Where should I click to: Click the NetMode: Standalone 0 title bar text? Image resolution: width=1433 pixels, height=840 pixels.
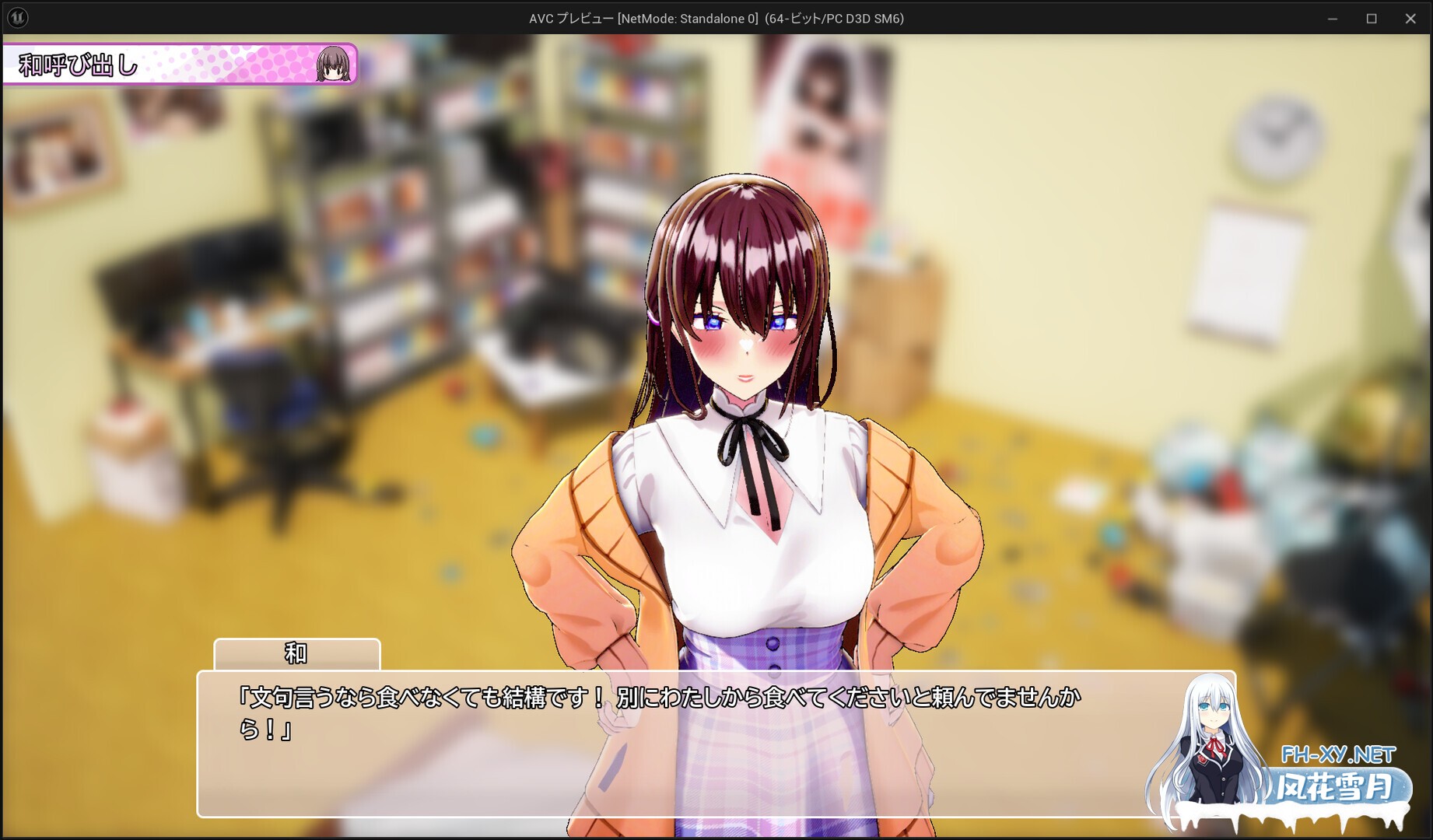[x=688, y=17]
